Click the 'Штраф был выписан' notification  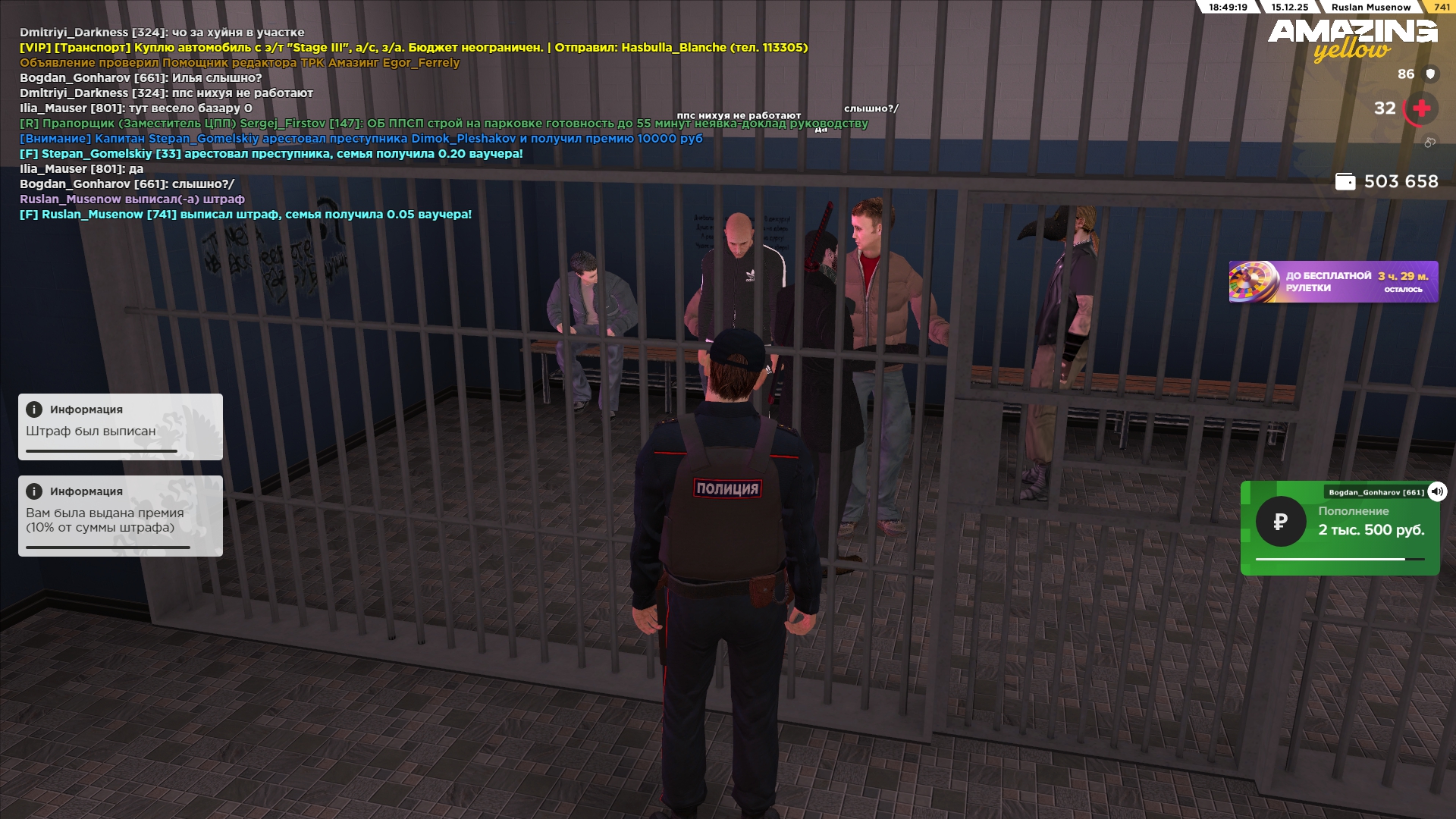click(x=121, y=427)
